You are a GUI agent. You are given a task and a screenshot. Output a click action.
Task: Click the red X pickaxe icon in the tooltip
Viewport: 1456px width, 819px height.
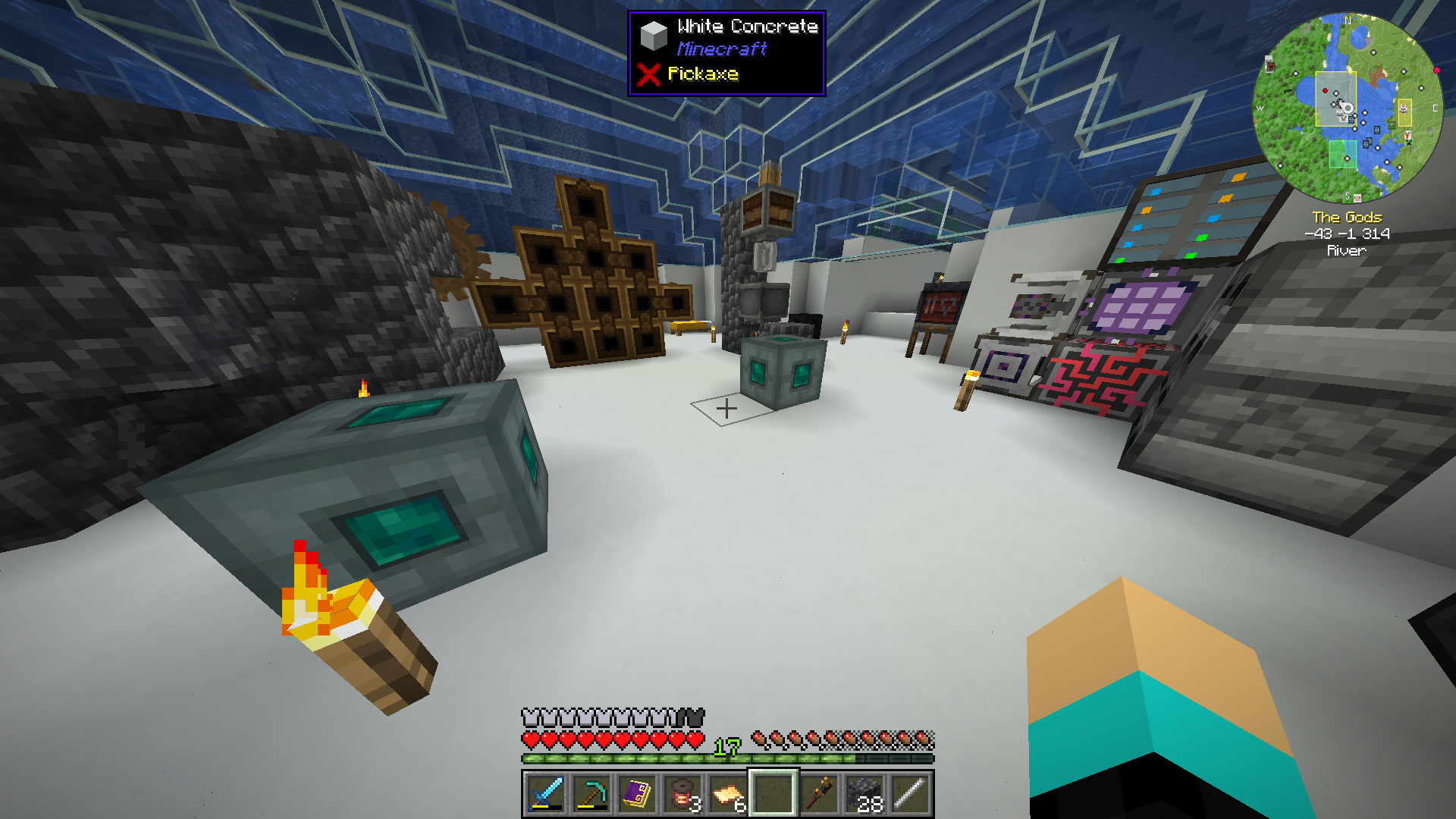651,74
